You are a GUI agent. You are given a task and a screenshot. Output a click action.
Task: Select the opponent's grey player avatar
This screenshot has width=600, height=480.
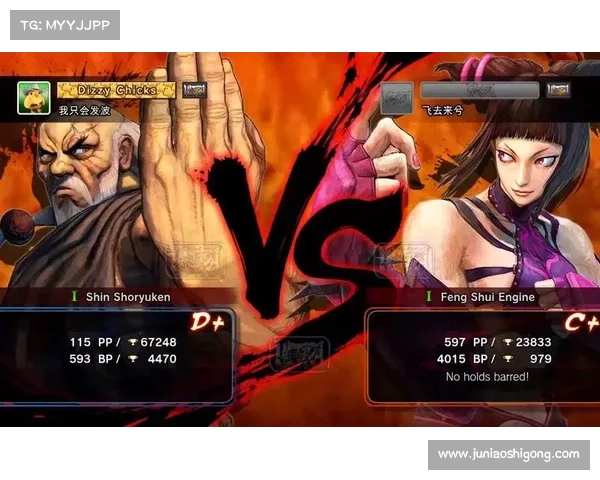click(397, 98)
